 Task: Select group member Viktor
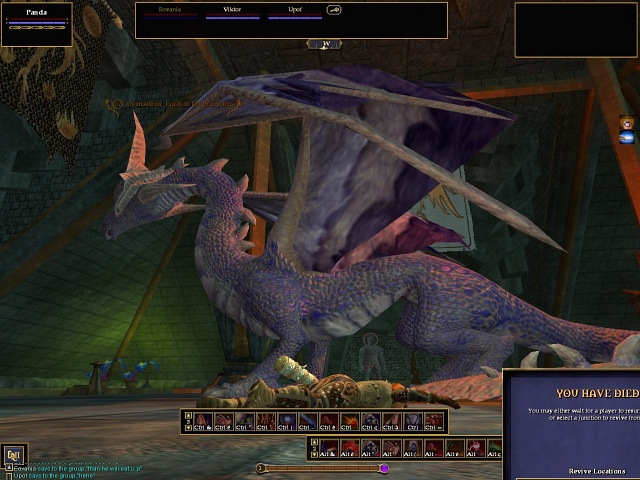pyautogui.click(x=232, y=12)
